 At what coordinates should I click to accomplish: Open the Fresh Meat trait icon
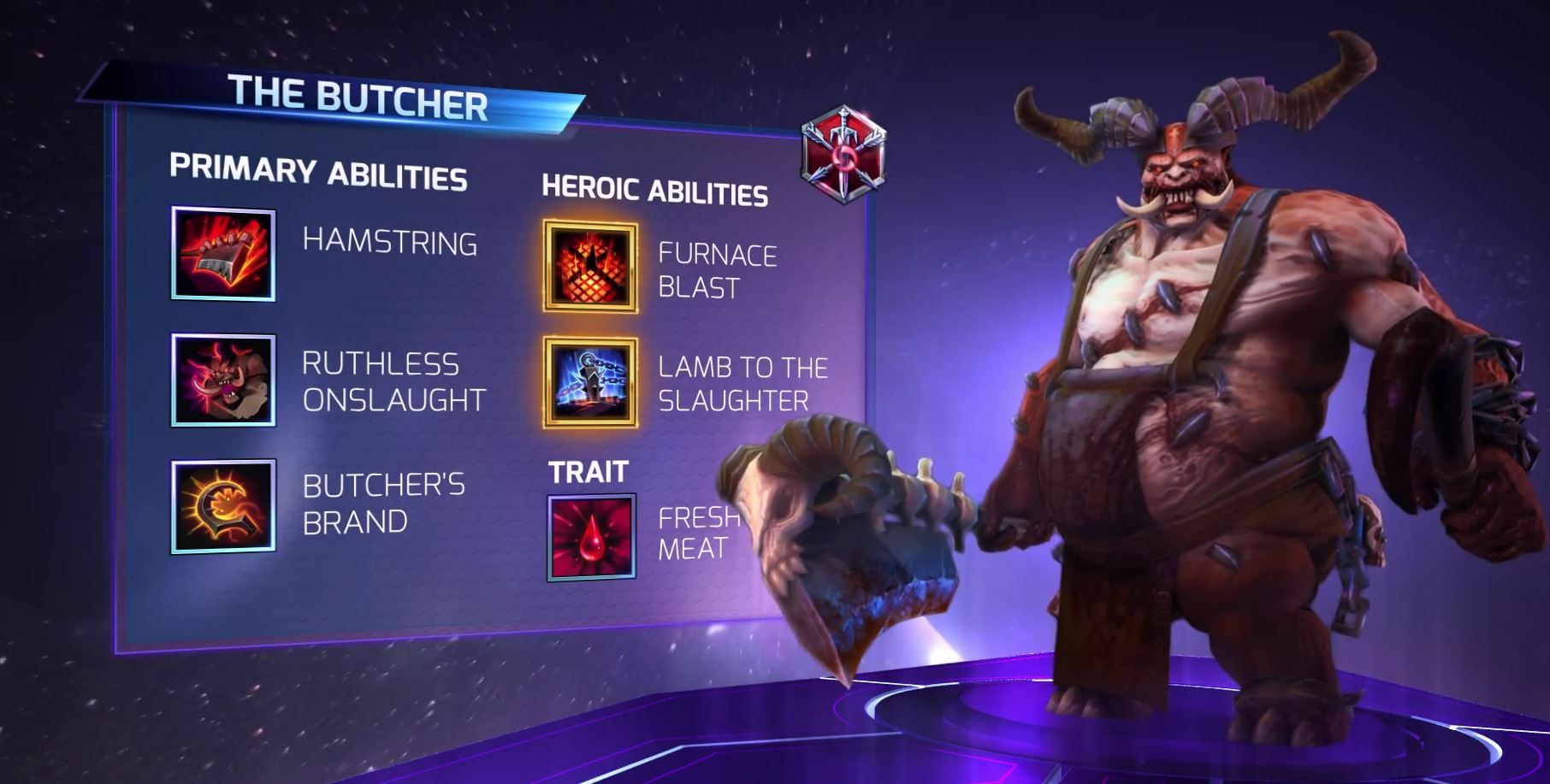(x=591, y=537)
